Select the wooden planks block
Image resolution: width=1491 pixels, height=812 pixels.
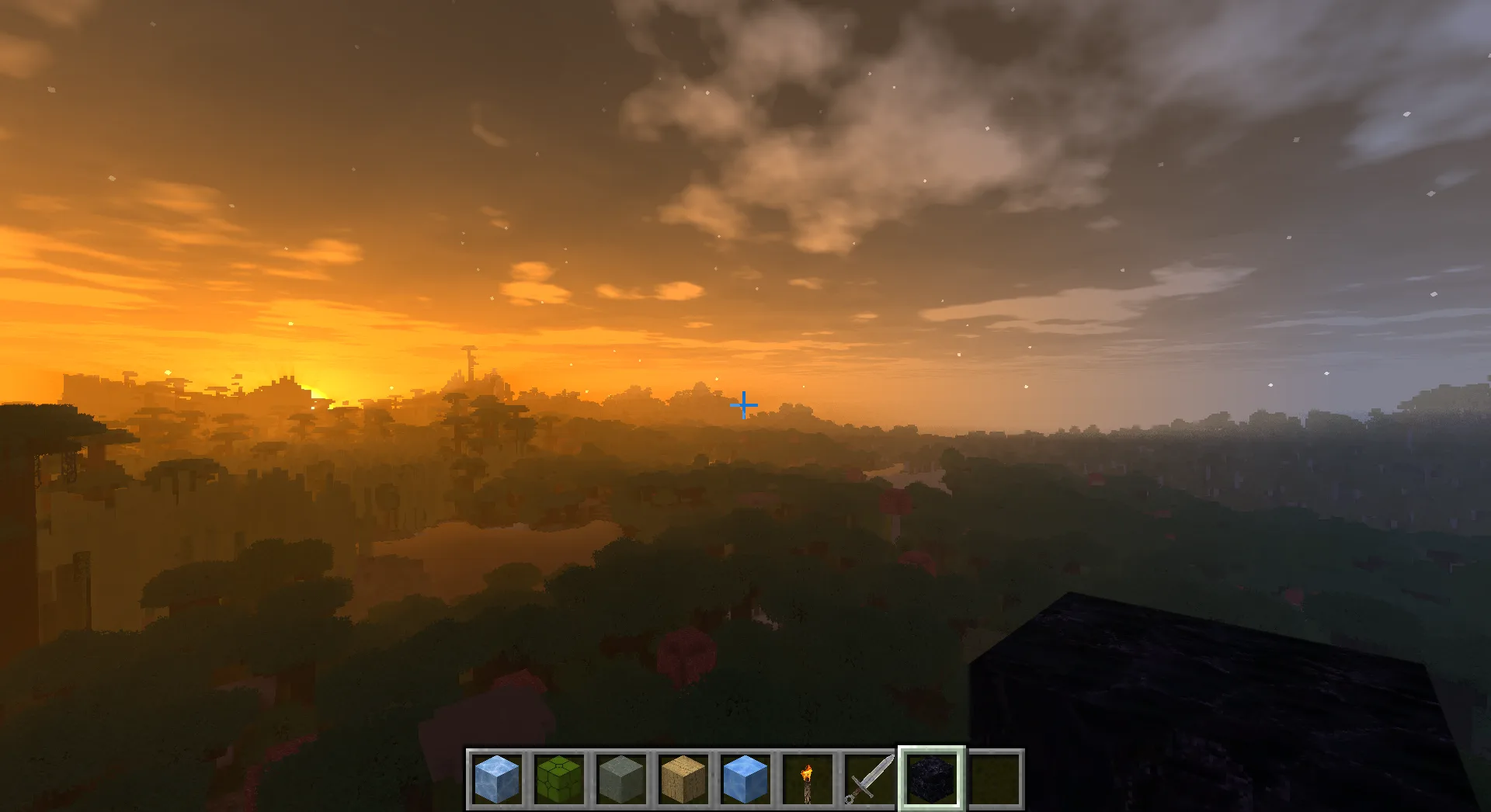(x=682, y=780)
